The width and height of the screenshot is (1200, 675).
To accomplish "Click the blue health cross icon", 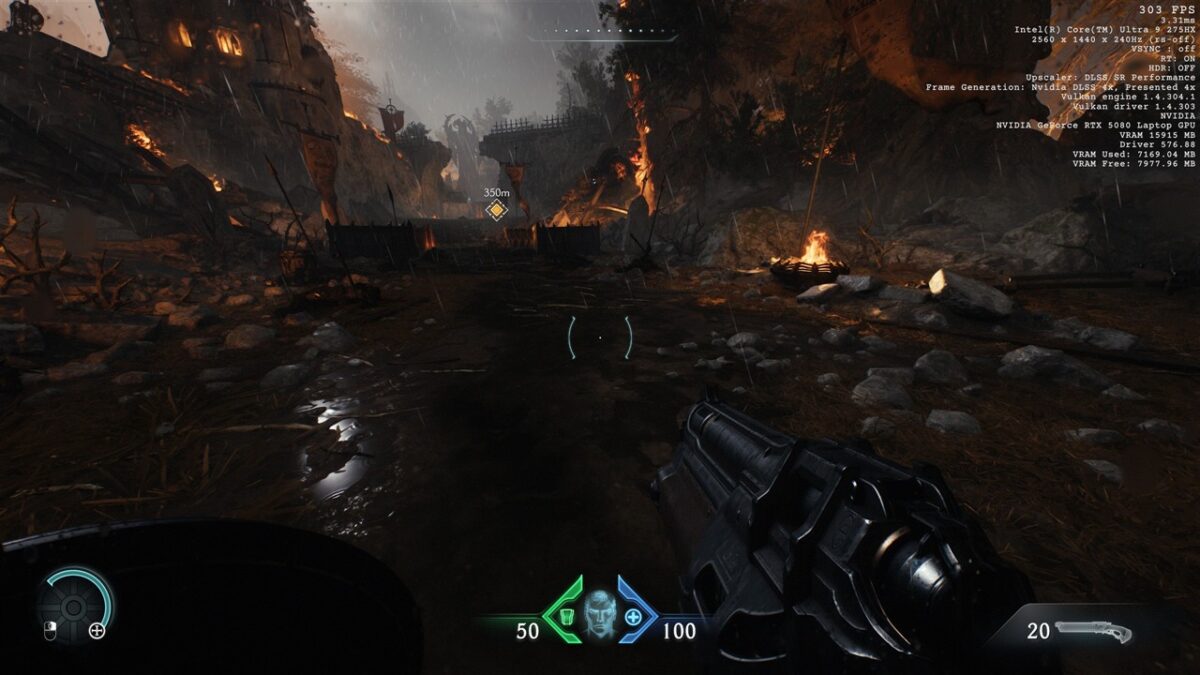I will (x=633, y=616).
